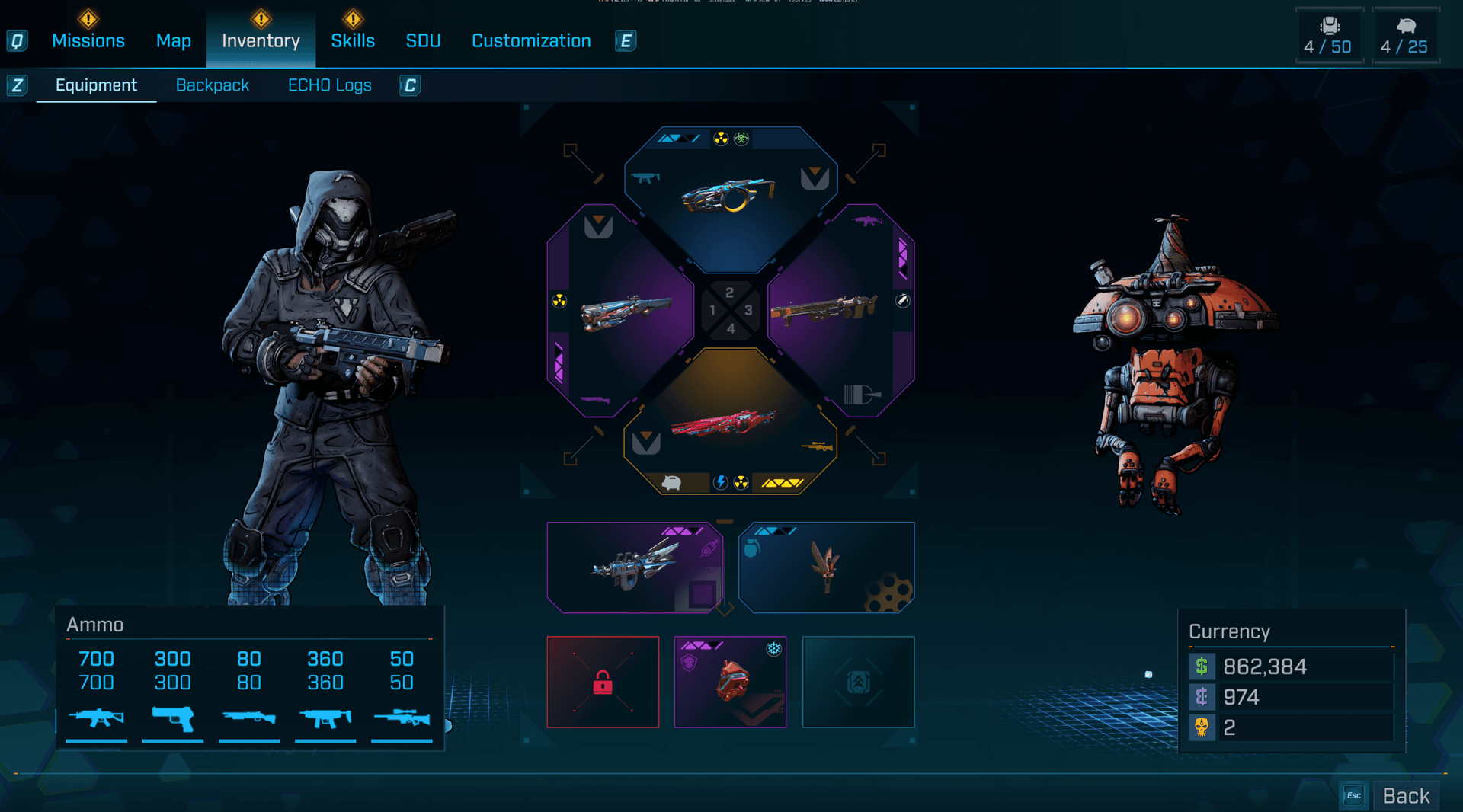Screen dimensions: 1463x812
Task: Switch to the Backpack sub-tab
Action: coord(212,85)
